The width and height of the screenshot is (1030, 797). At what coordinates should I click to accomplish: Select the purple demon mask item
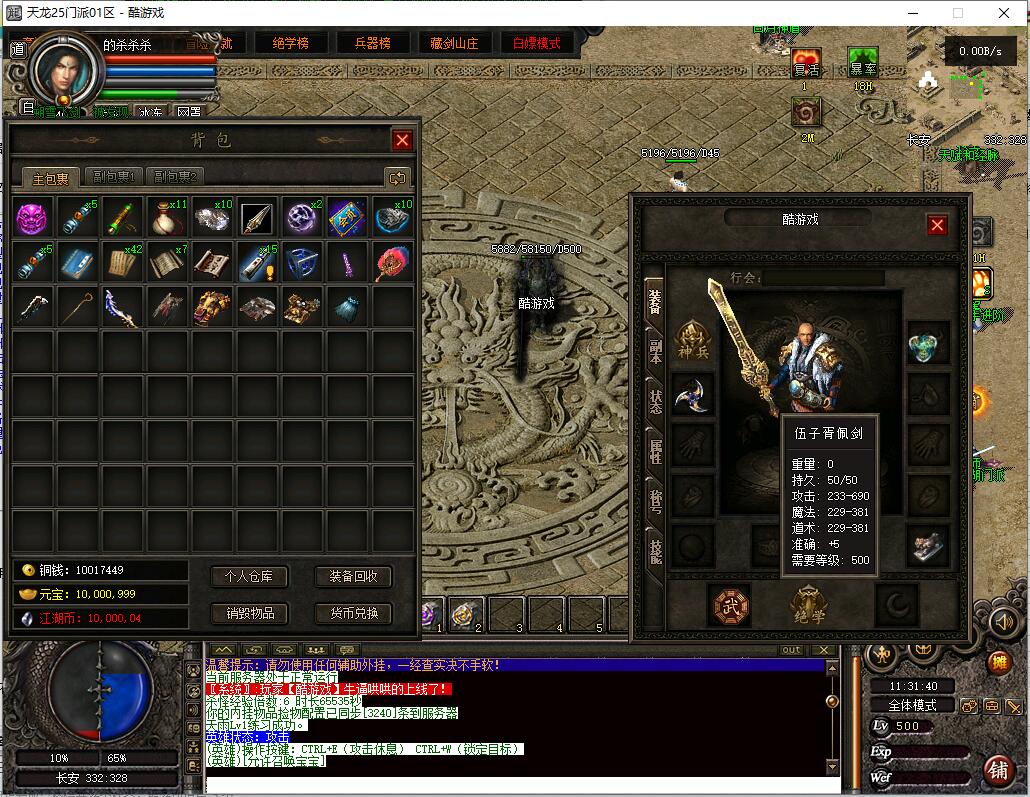[x=33, y=218]
